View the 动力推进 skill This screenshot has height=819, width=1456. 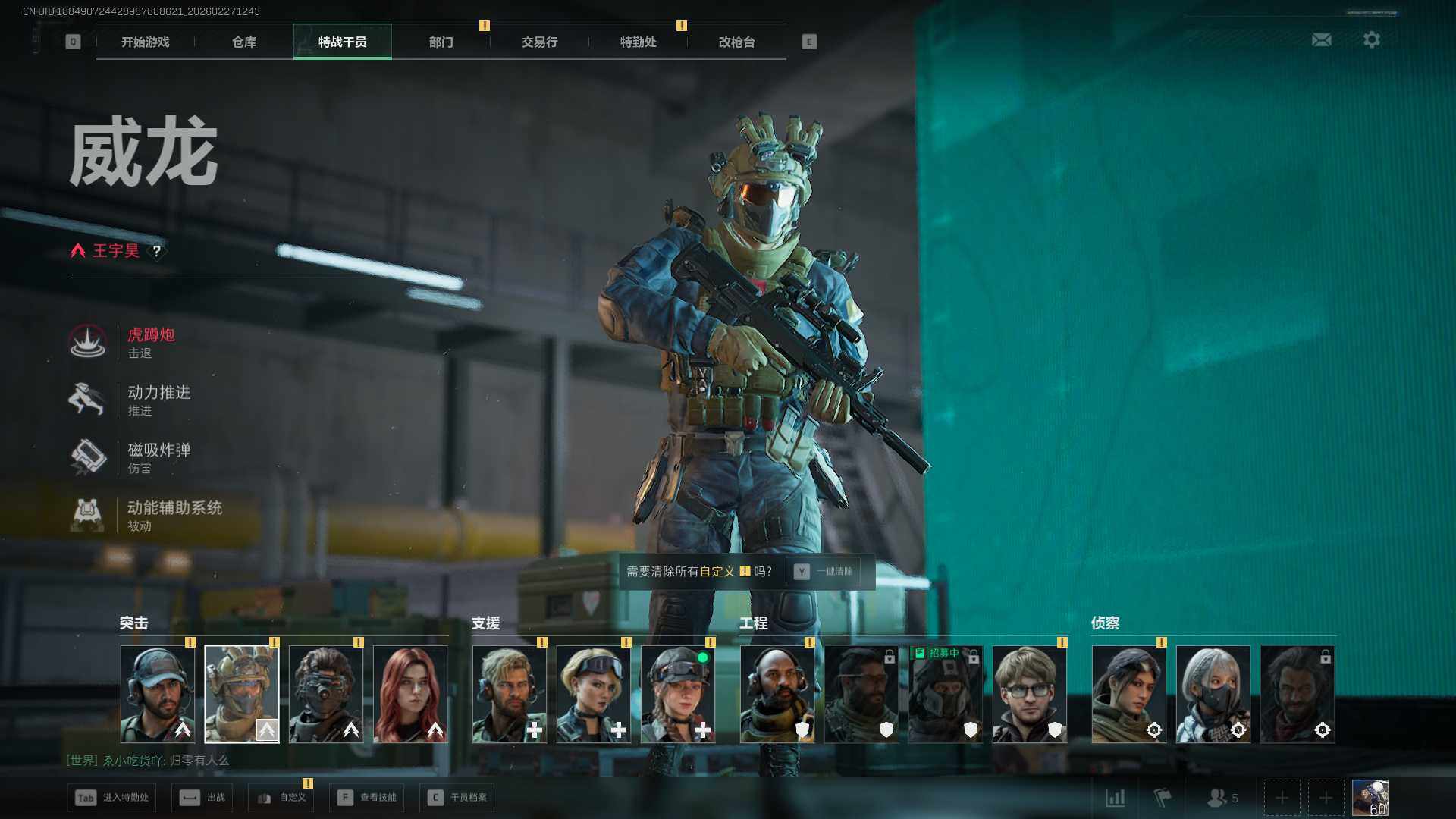(x=158, y=400)
